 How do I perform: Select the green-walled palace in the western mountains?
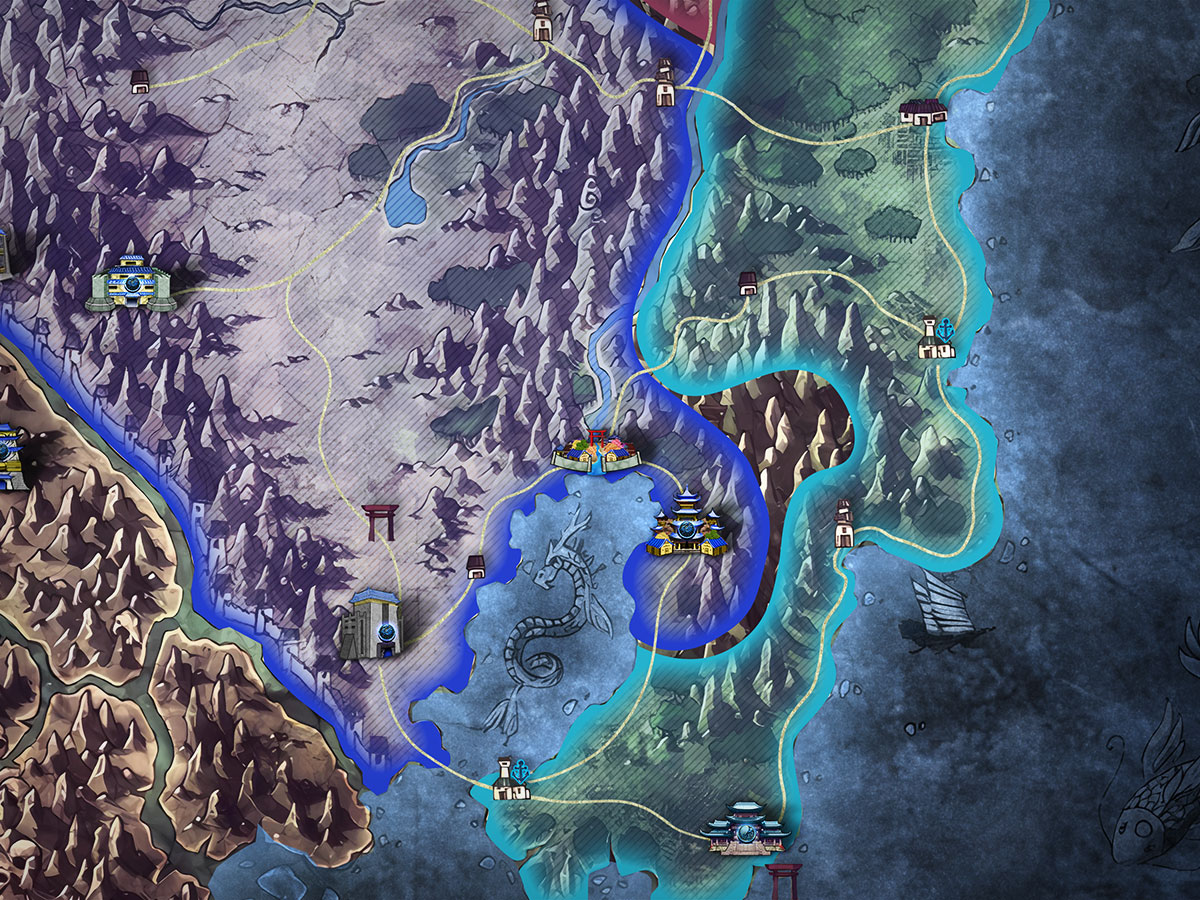pos(133,283)
